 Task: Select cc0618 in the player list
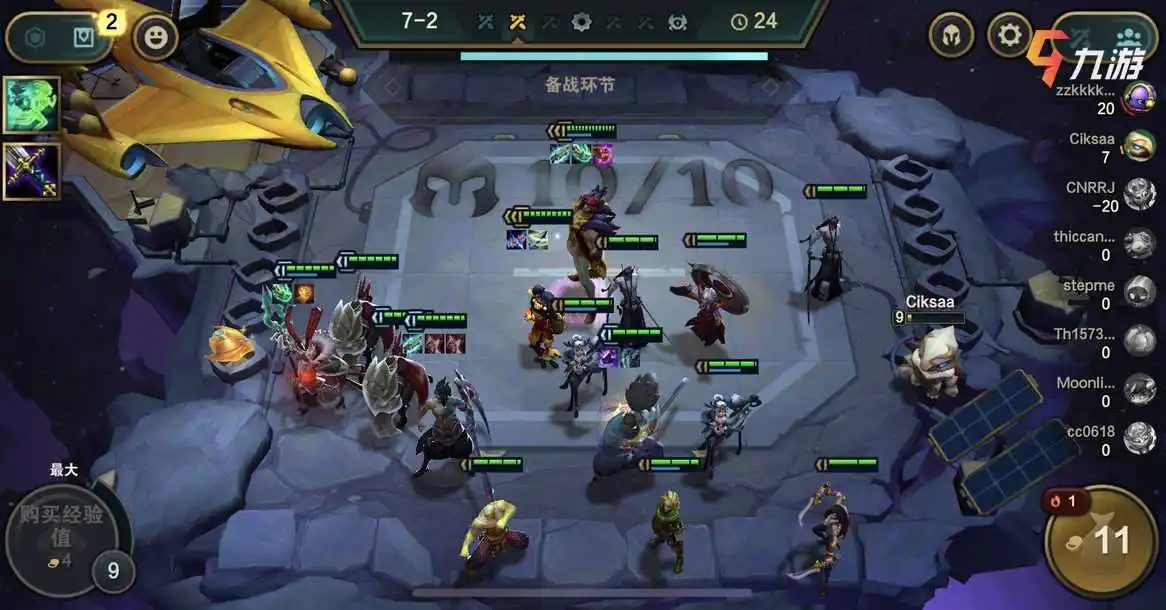[x=1139, y=437]
